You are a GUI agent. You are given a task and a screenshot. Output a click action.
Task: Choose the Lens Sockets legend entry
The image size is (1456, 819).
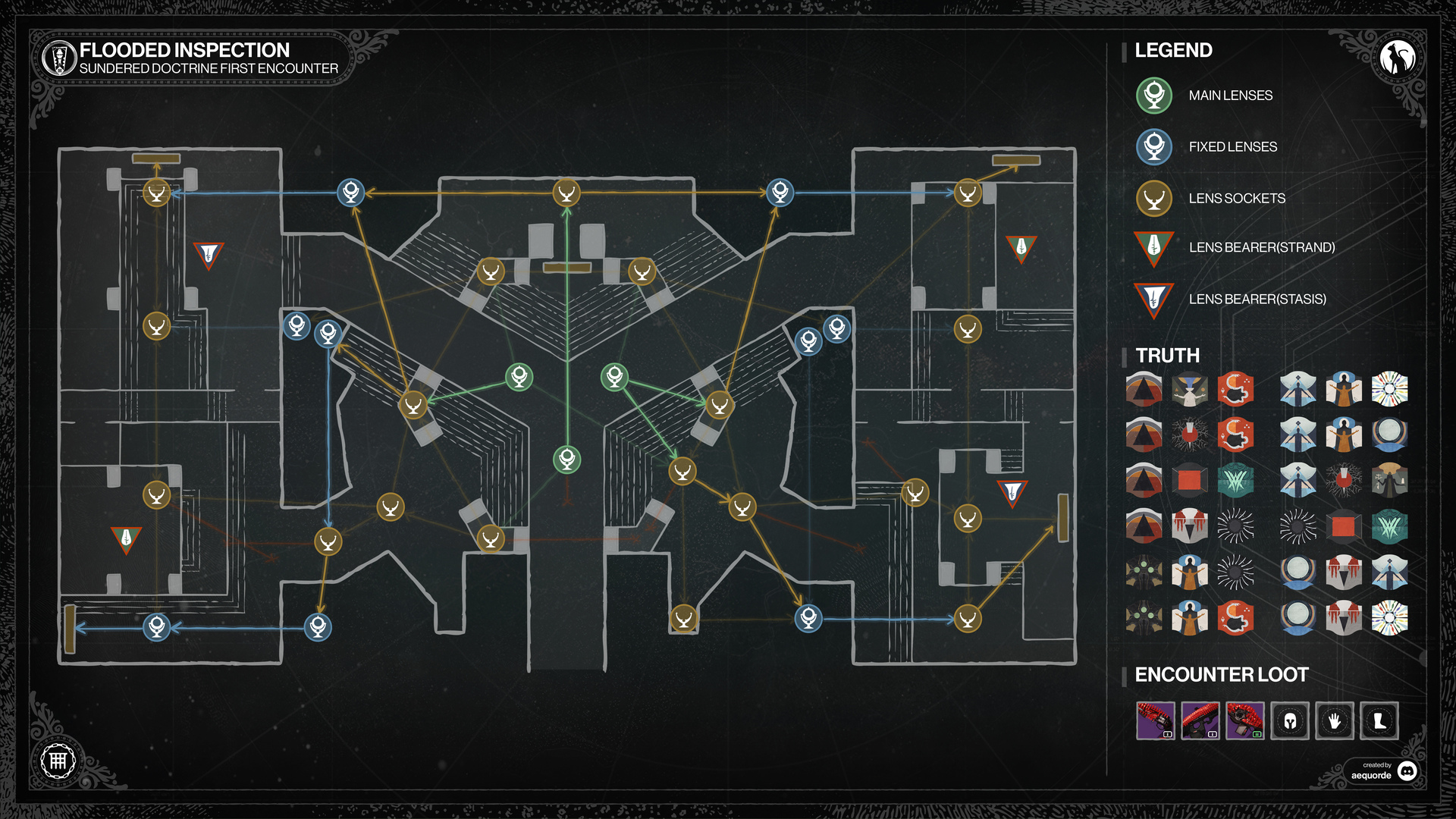pyautogui.click(x=1154, y=198)
